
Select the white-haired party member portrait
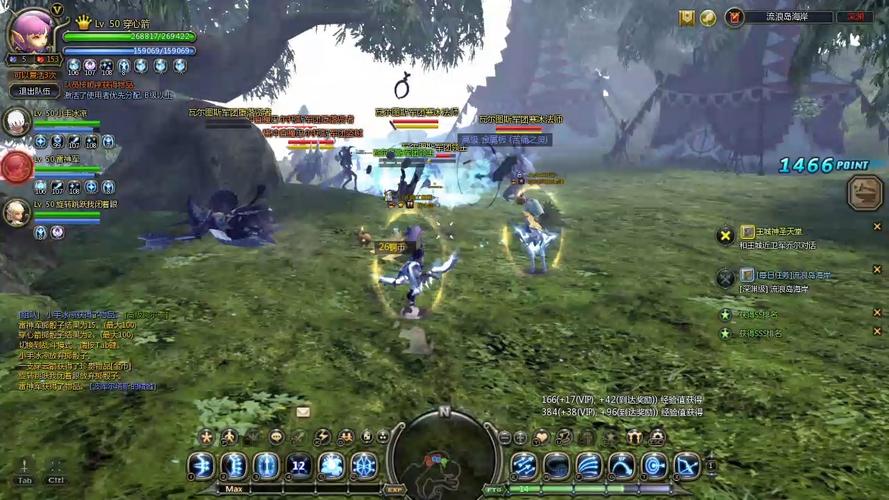point(16,122)
